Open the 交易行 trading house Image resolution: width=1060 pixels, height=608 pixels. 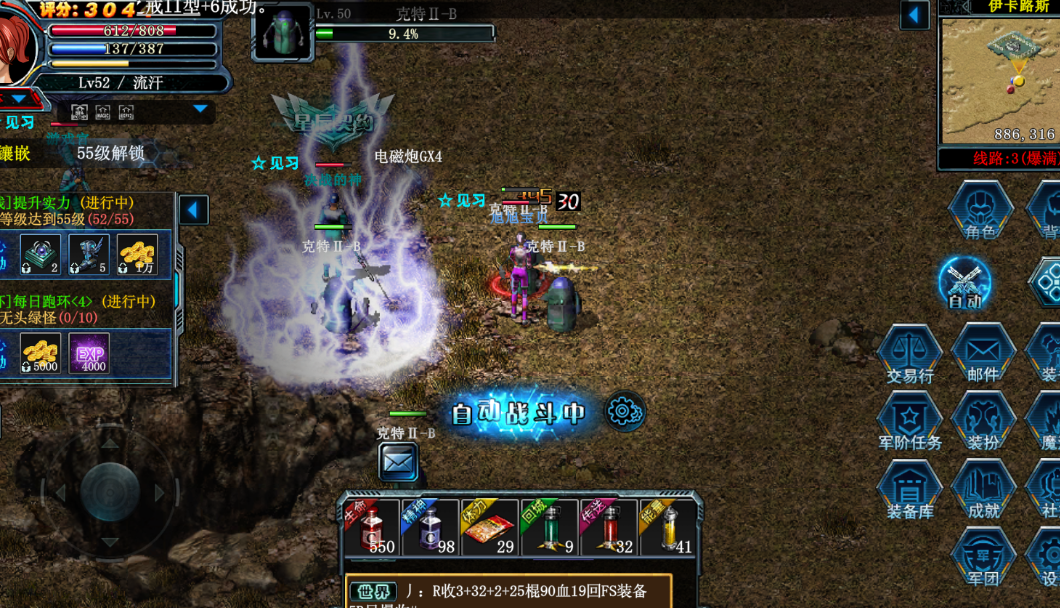click(910, 355)
